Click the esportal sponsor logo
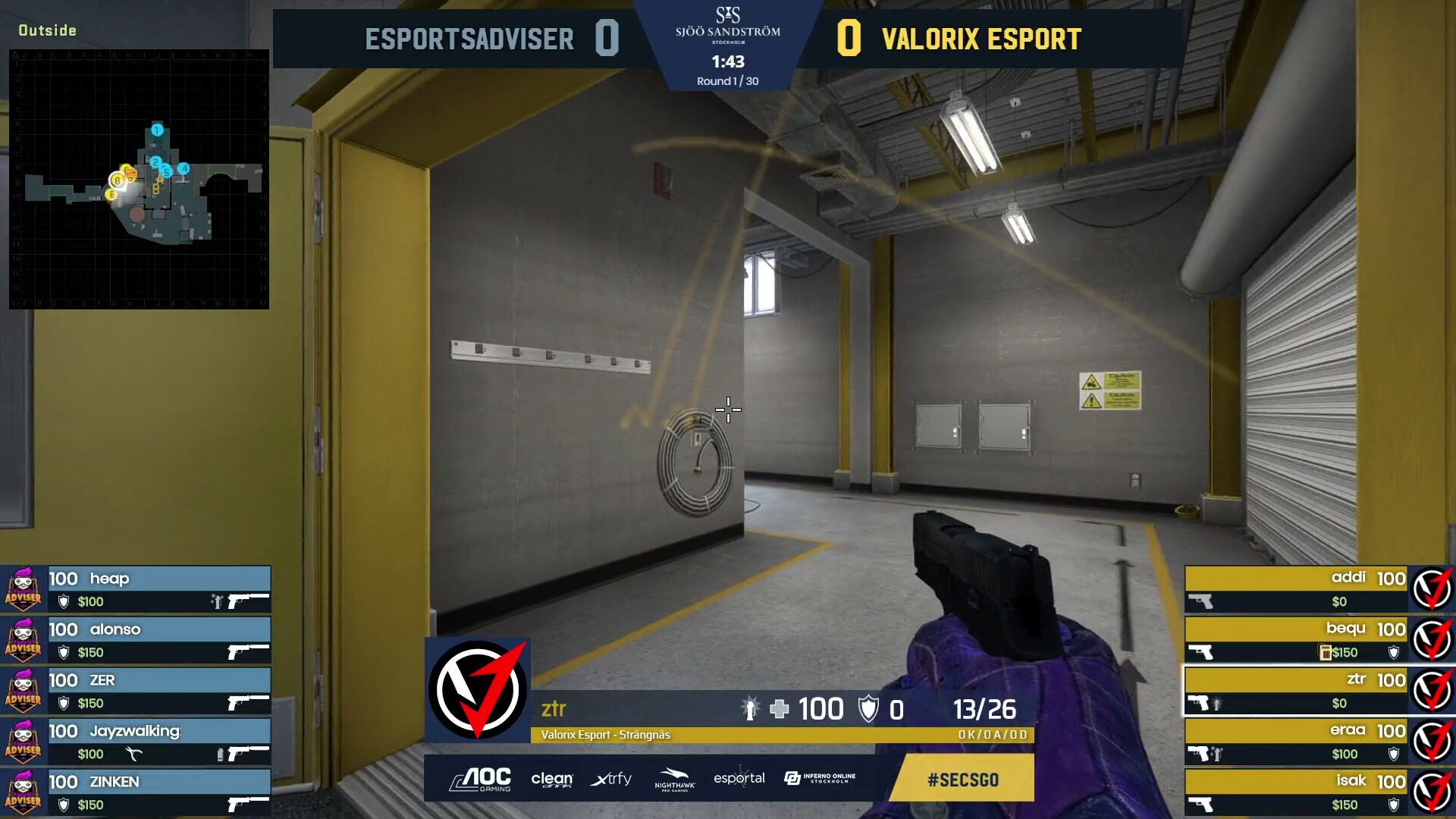Viewport: 1456px width, 819px height. (741, 778)
